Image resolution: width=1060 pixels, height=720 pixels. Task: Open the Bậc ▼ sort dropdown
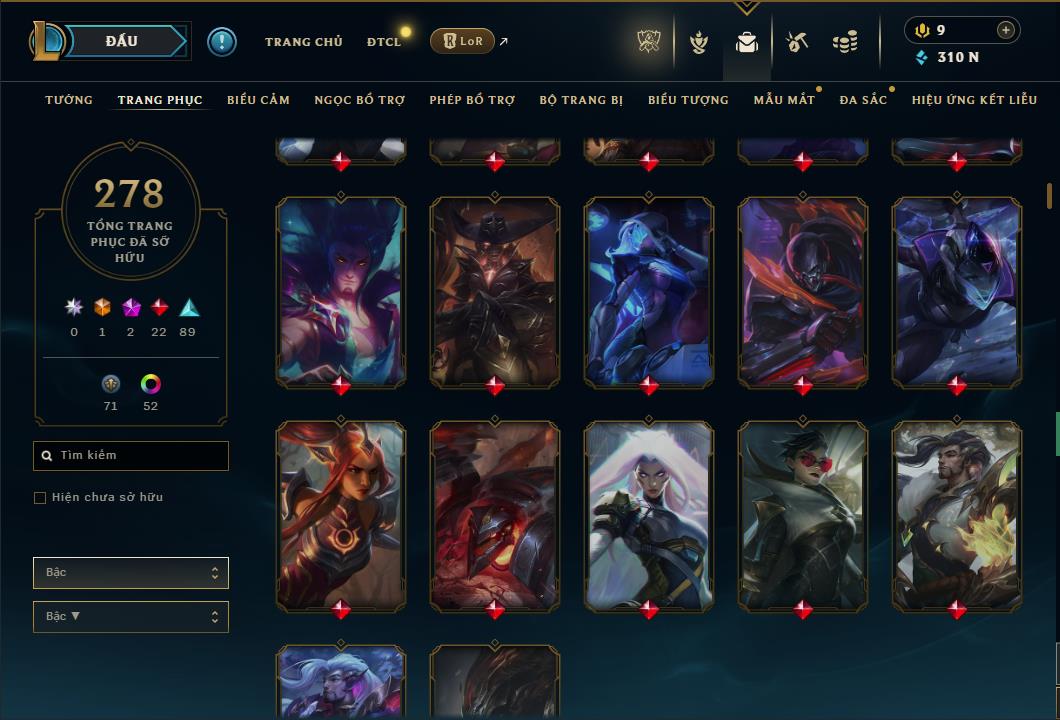point(131,617)
